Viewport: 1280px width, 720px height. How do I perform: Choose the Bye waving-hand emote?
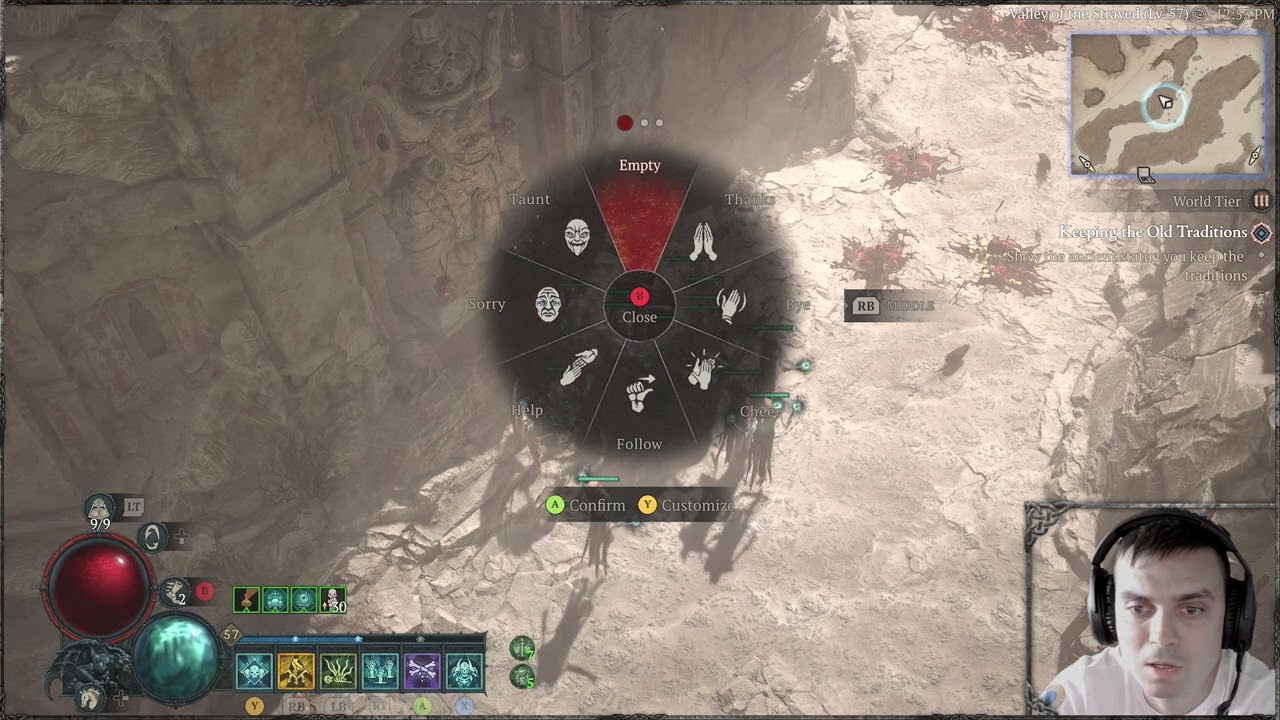[x=729, y=305]
